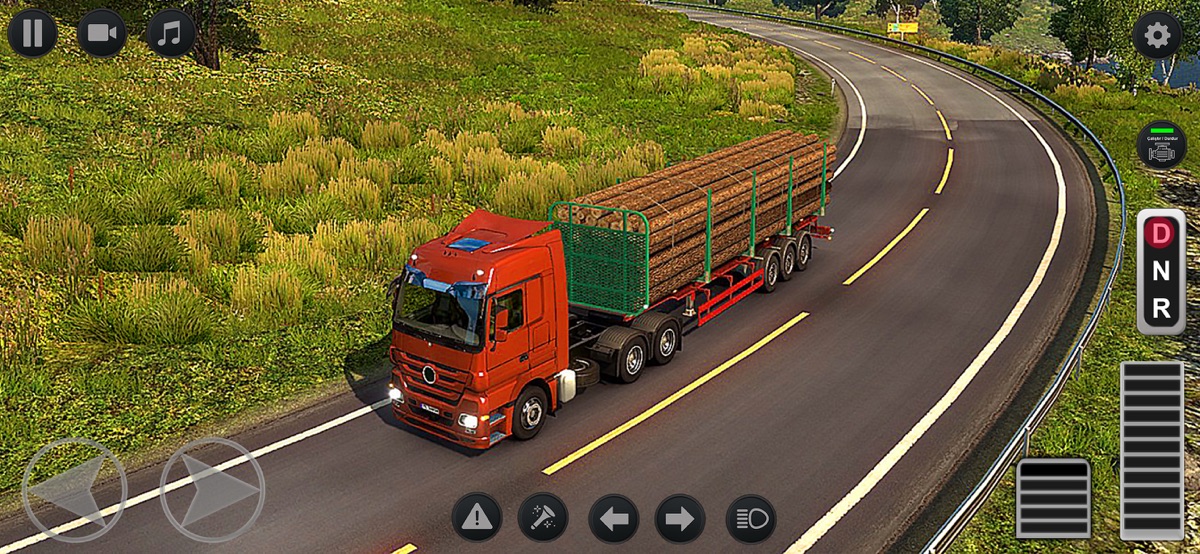Honk the truck horn
Viewport: 1200px width, 554px height.
(x=543, y=518)
